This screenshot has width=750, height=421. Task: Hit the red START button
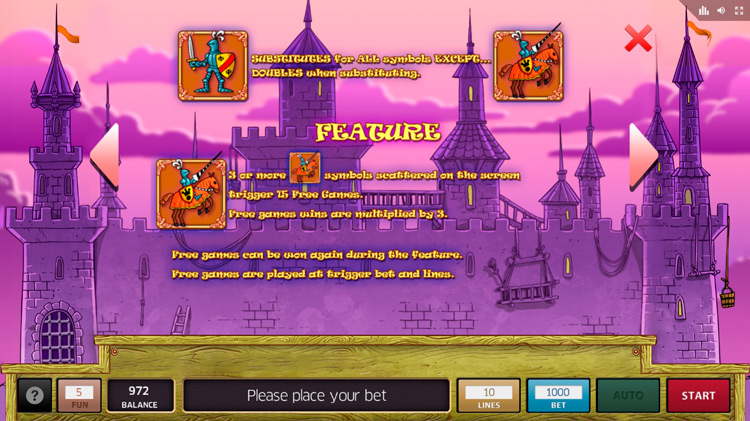point(698,395)
